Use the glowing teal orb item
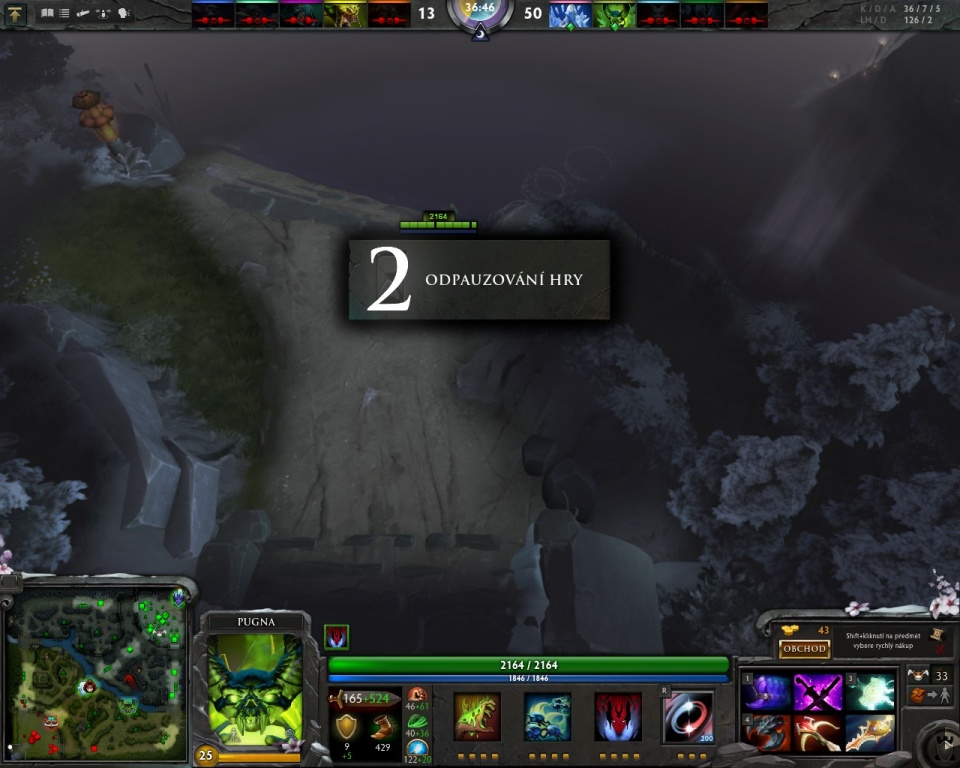960x768 pixels. 870,692
